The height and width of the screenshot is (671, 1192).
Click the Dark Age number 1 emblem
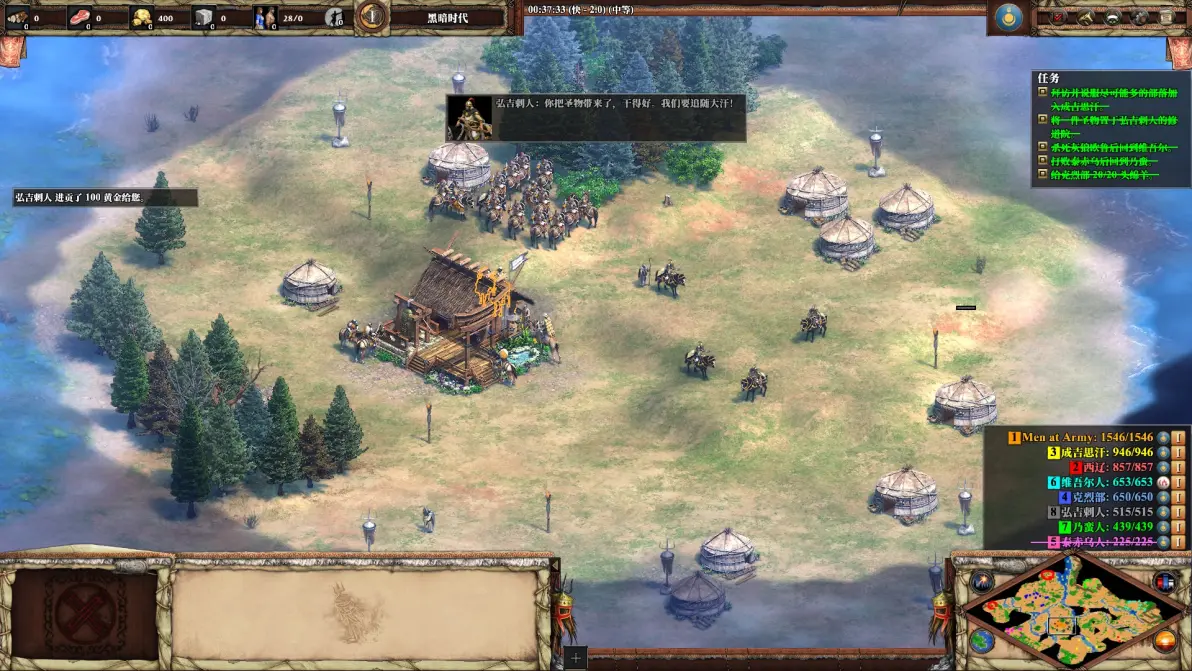(x=372, y=16)
